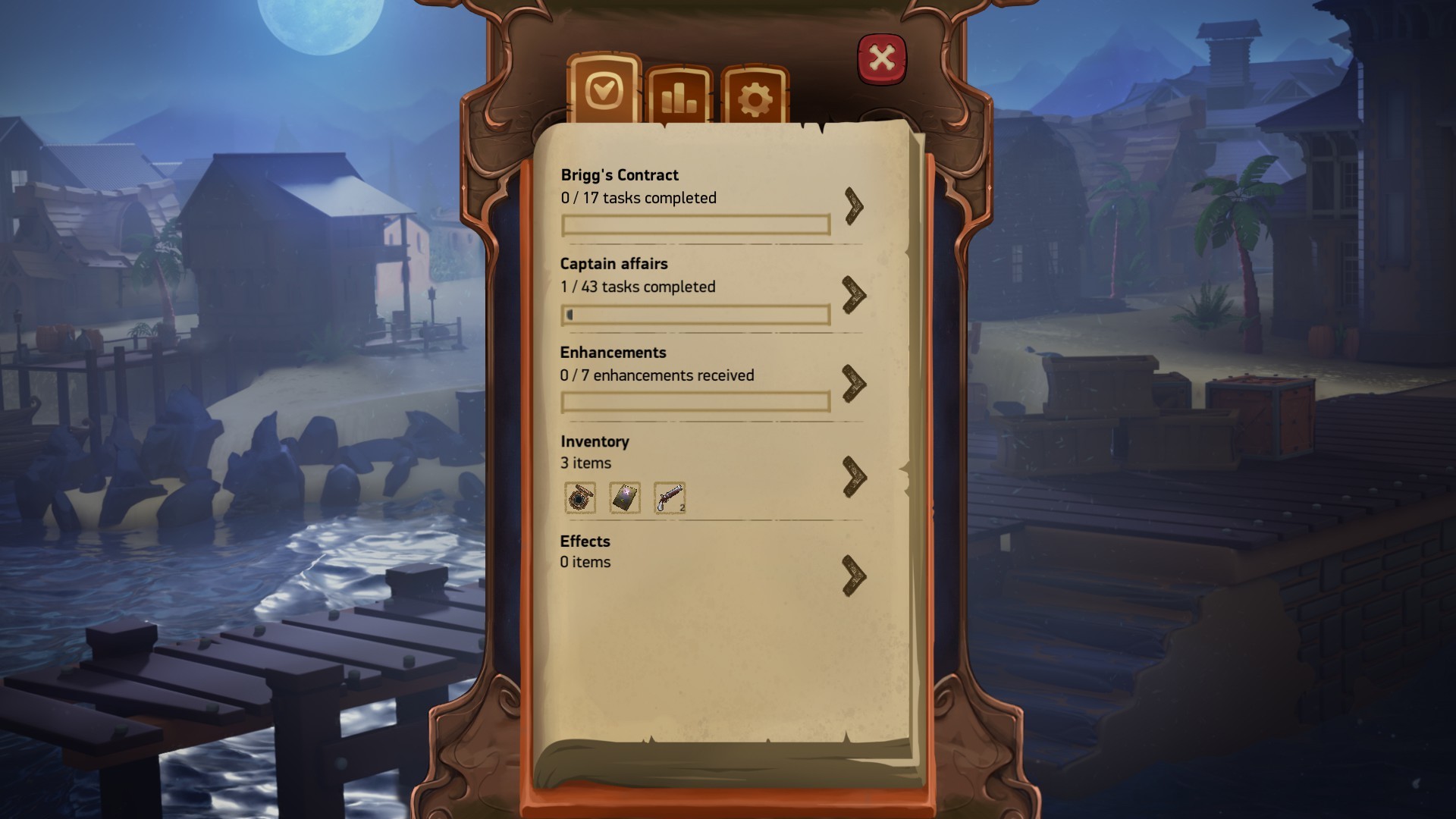Select the spyglass inventory item

[580, 498]
